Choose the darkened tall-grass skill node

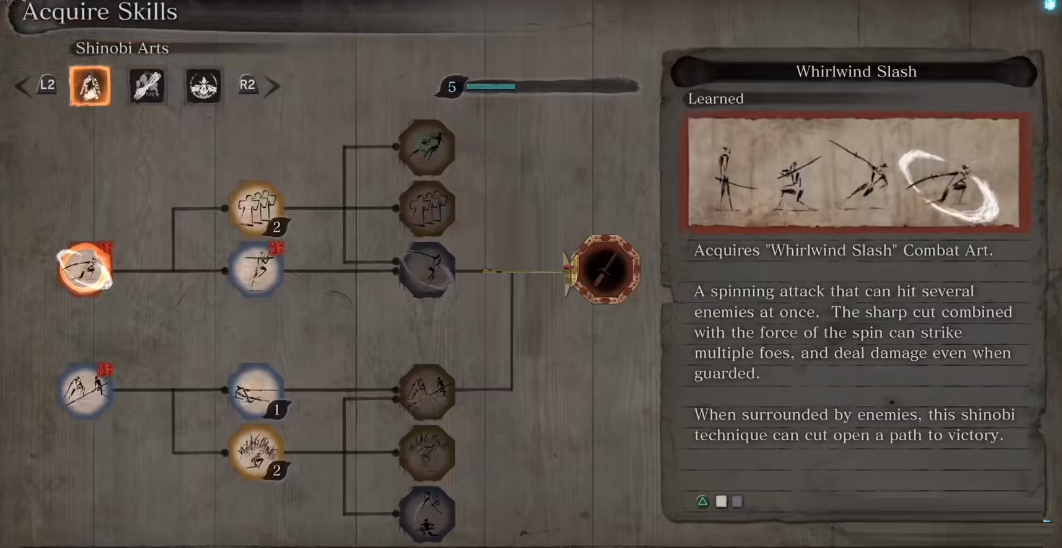(x=427, y=452)
